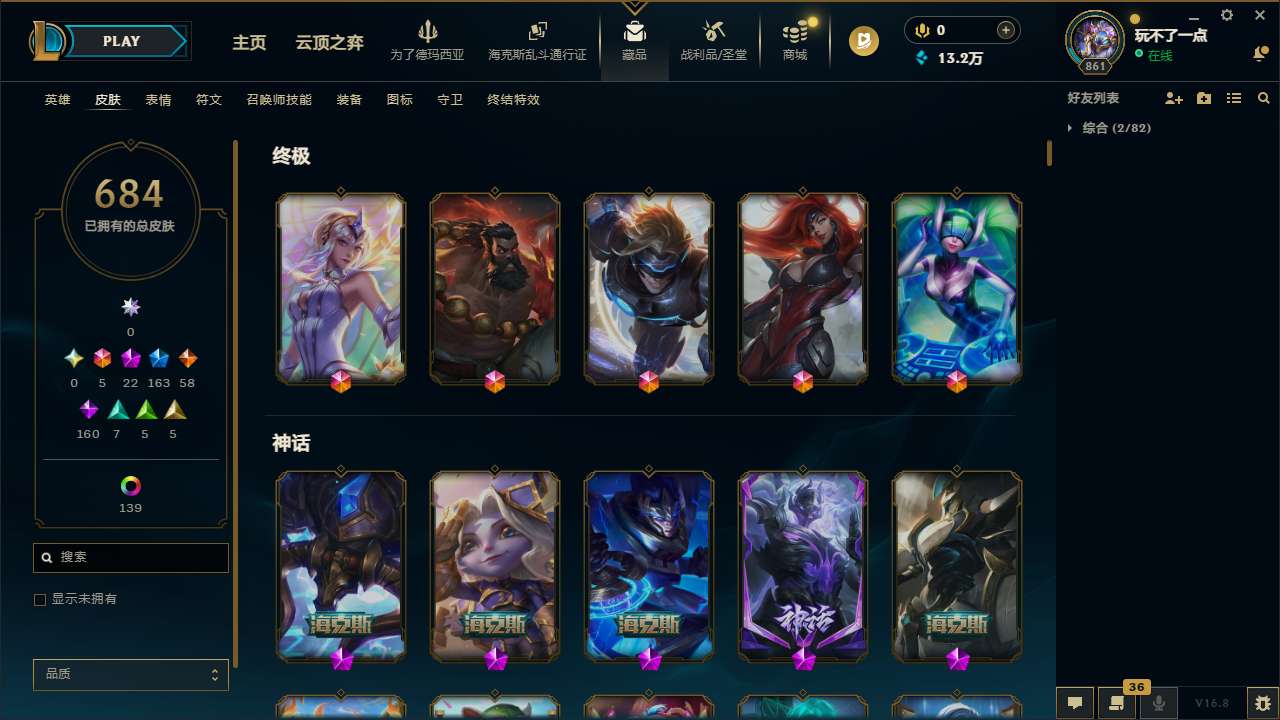Enable the 显示未拥有 checkbox

click(x=40, y=599)
